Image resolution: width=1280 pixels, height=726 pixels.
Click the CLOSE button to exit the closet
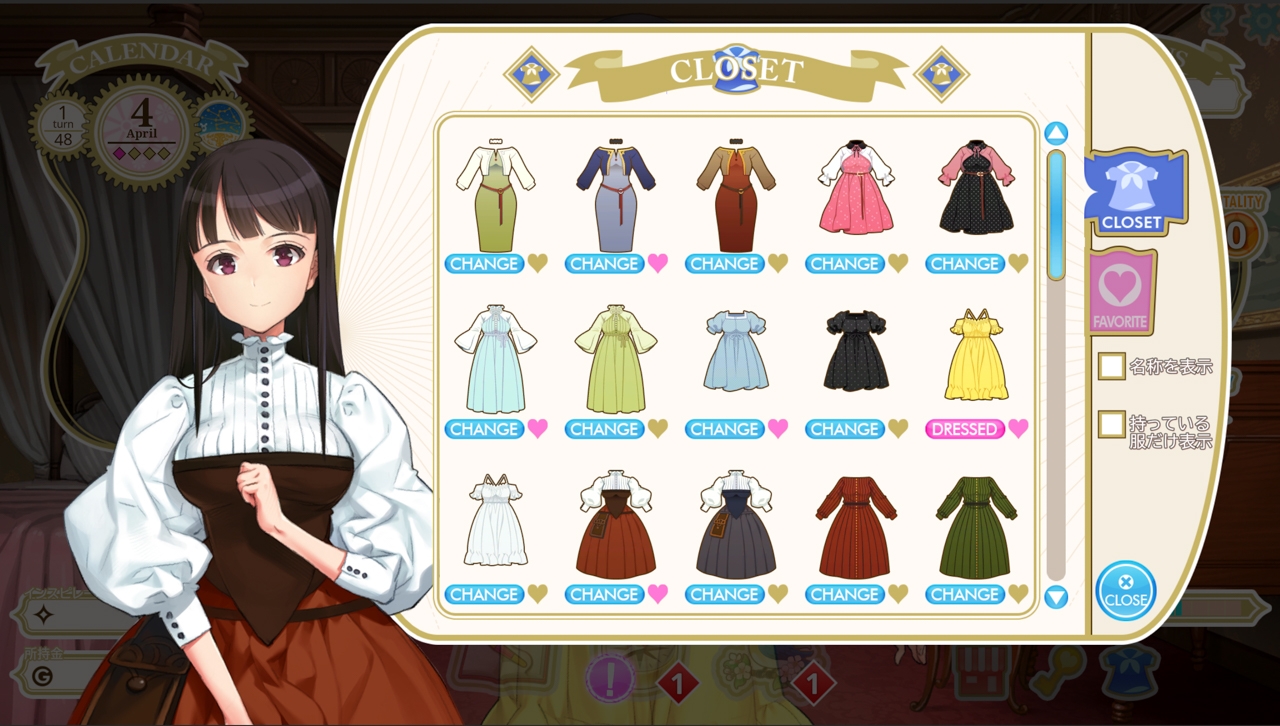pyautogui.click(x=1126, y=590)
